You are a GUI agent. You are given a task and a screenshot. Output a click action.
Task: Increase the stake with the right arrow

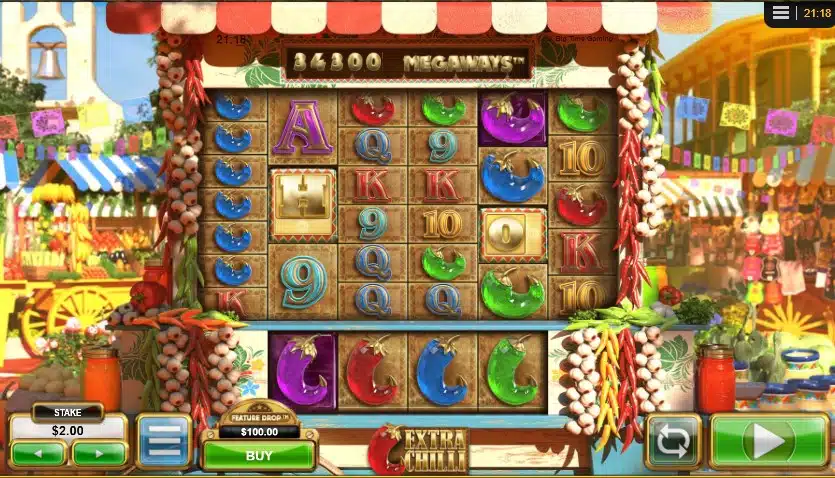click(99, 453)
